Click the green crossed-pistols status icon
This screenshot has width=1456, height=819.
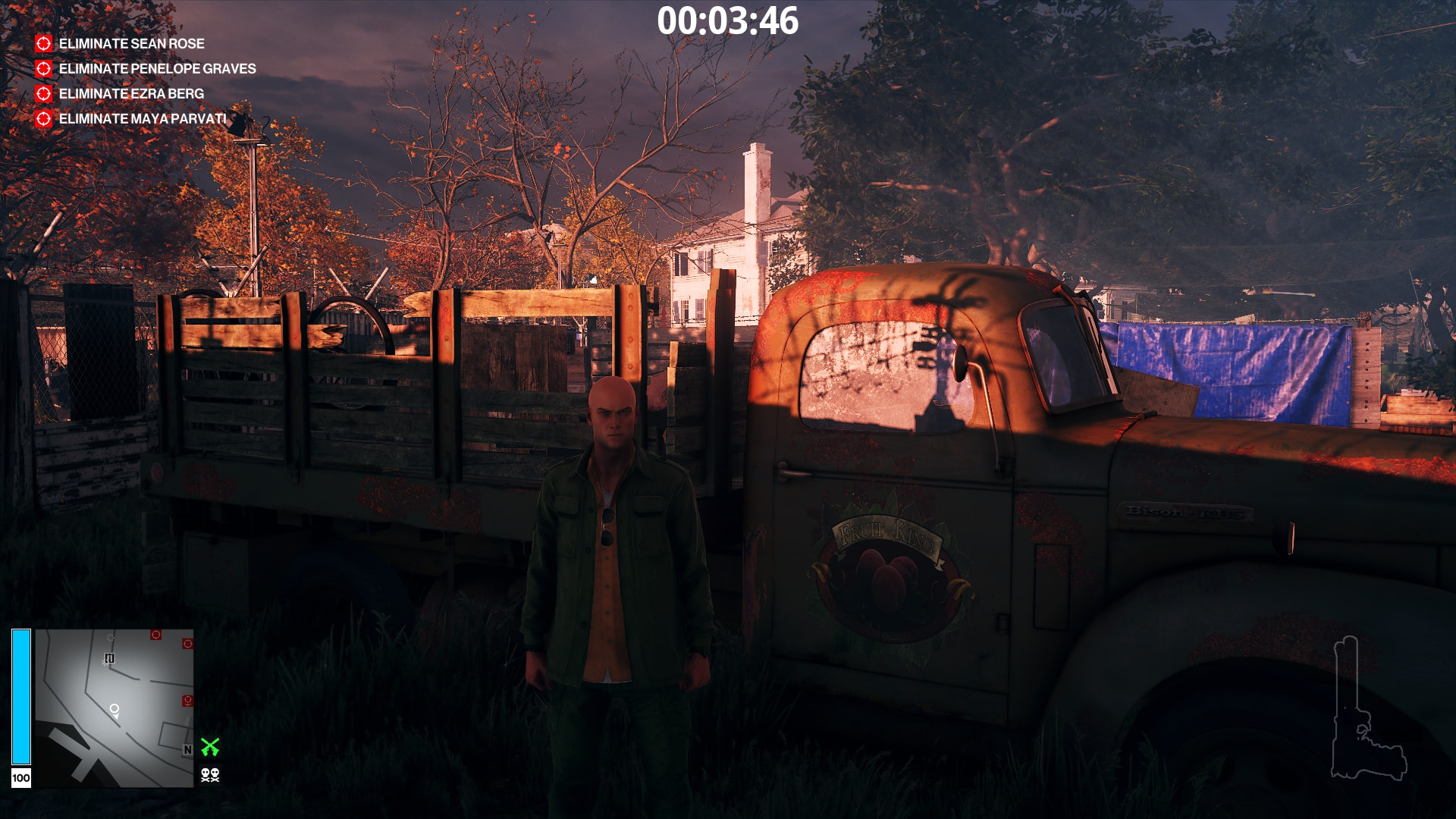pos(210,748)
